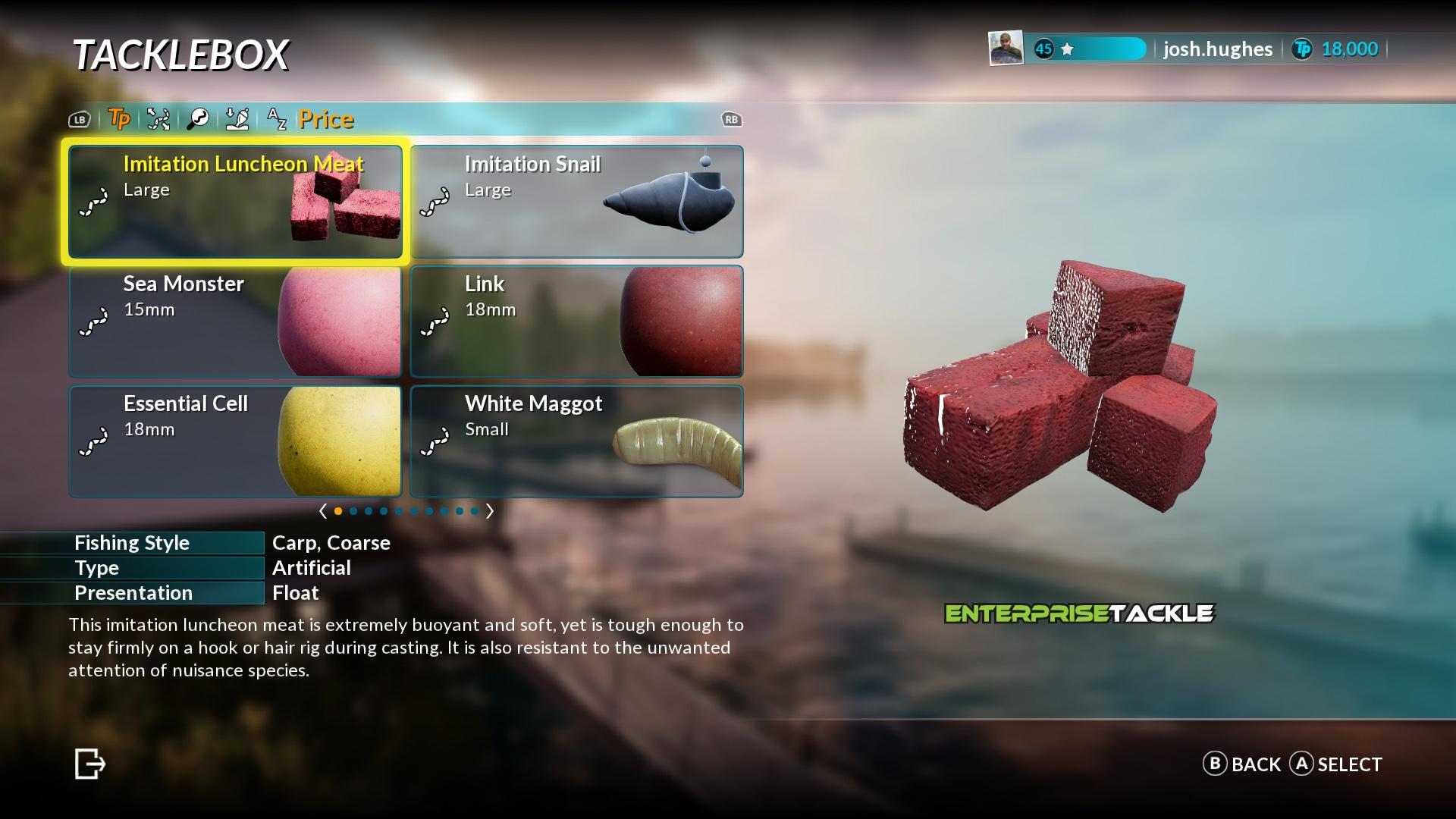The width and height of the screenshot is (1456, 819).
Task: Click the RB bumper icon
Action: click(730, 119)
